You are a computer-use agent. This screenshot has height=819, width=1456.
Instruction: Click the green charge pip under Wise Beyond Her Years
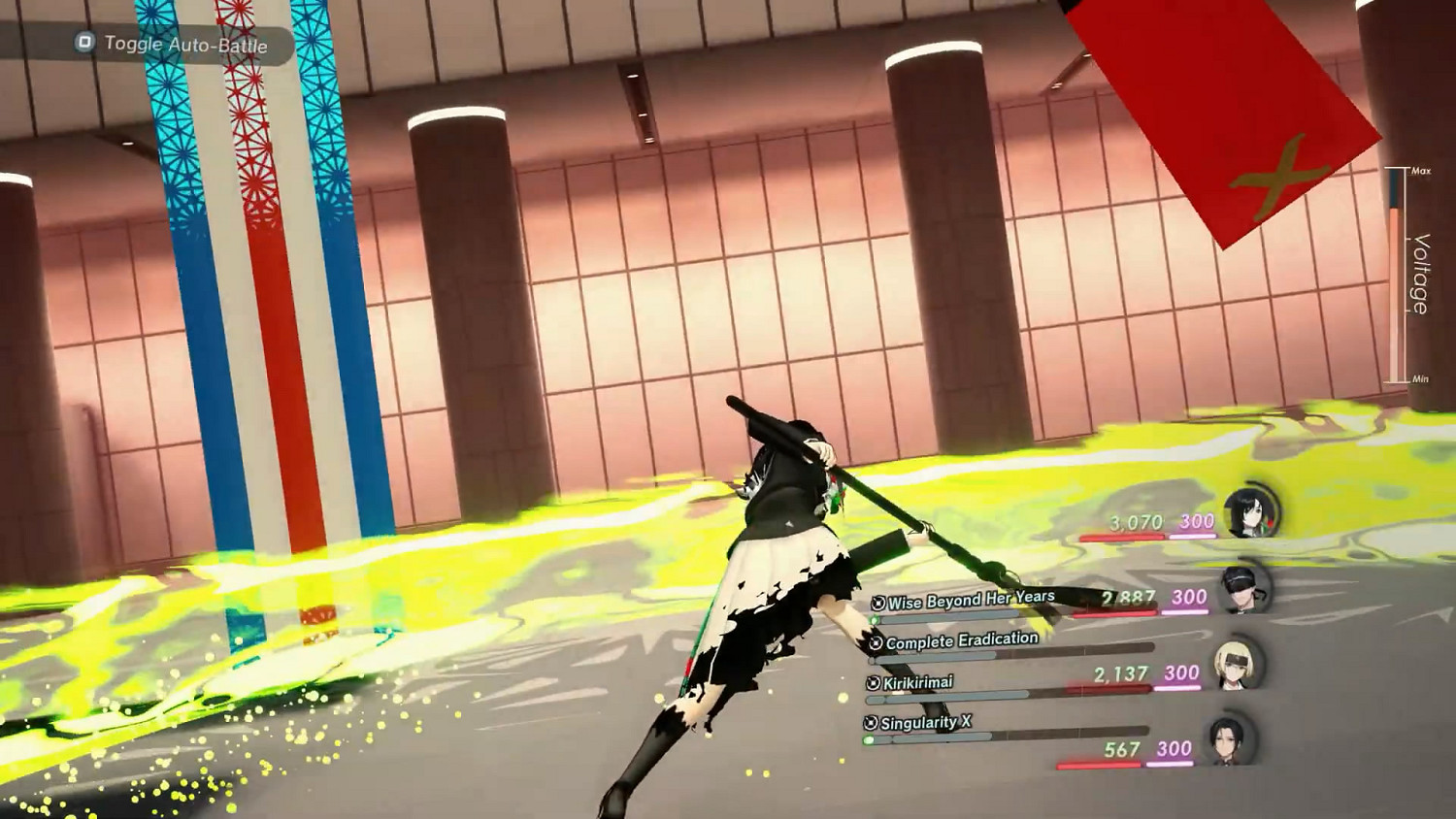pos(874,617)
